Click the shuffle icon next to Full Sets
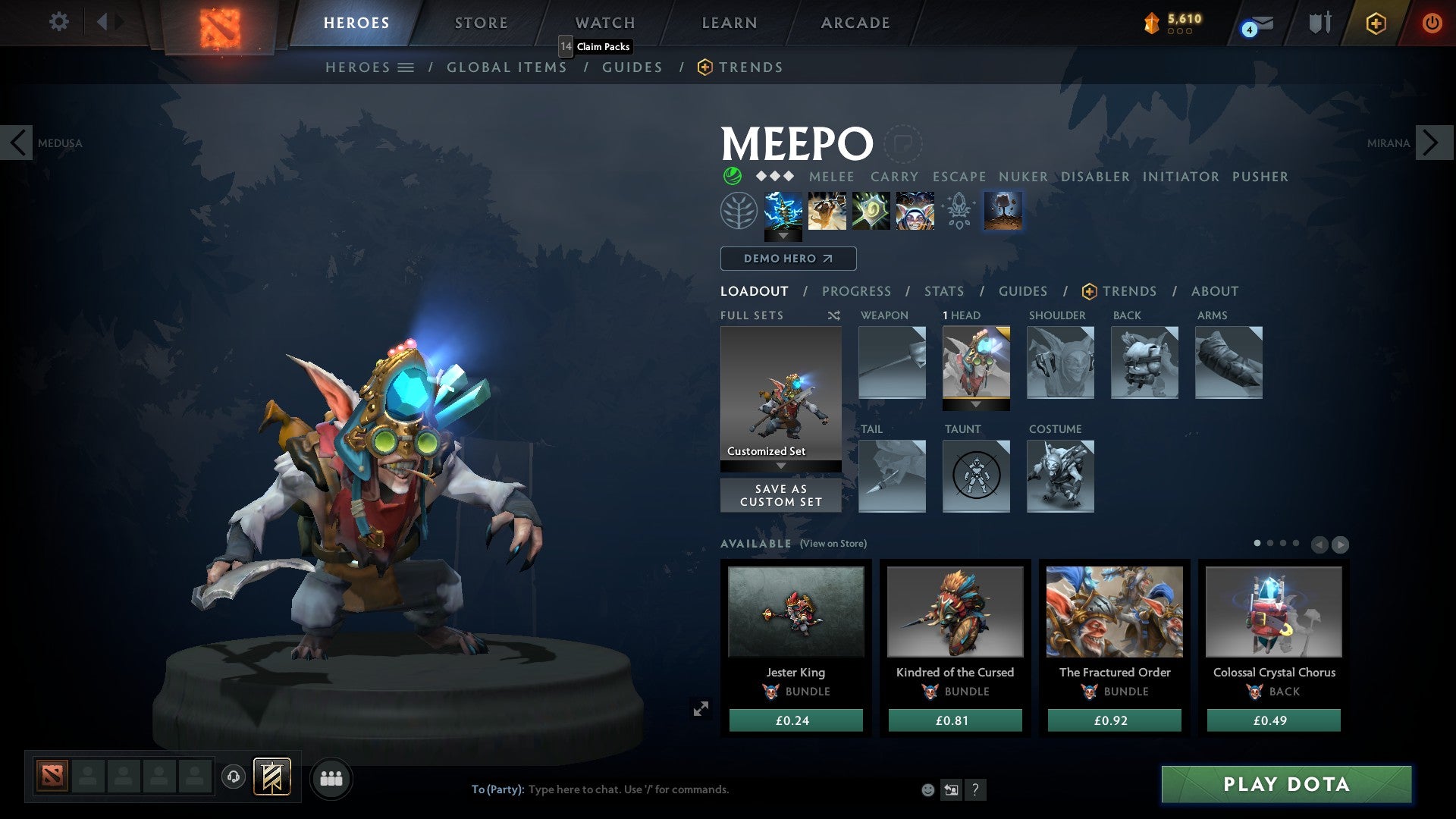This screenshot has width=1456, height=819. click(834, 315)
